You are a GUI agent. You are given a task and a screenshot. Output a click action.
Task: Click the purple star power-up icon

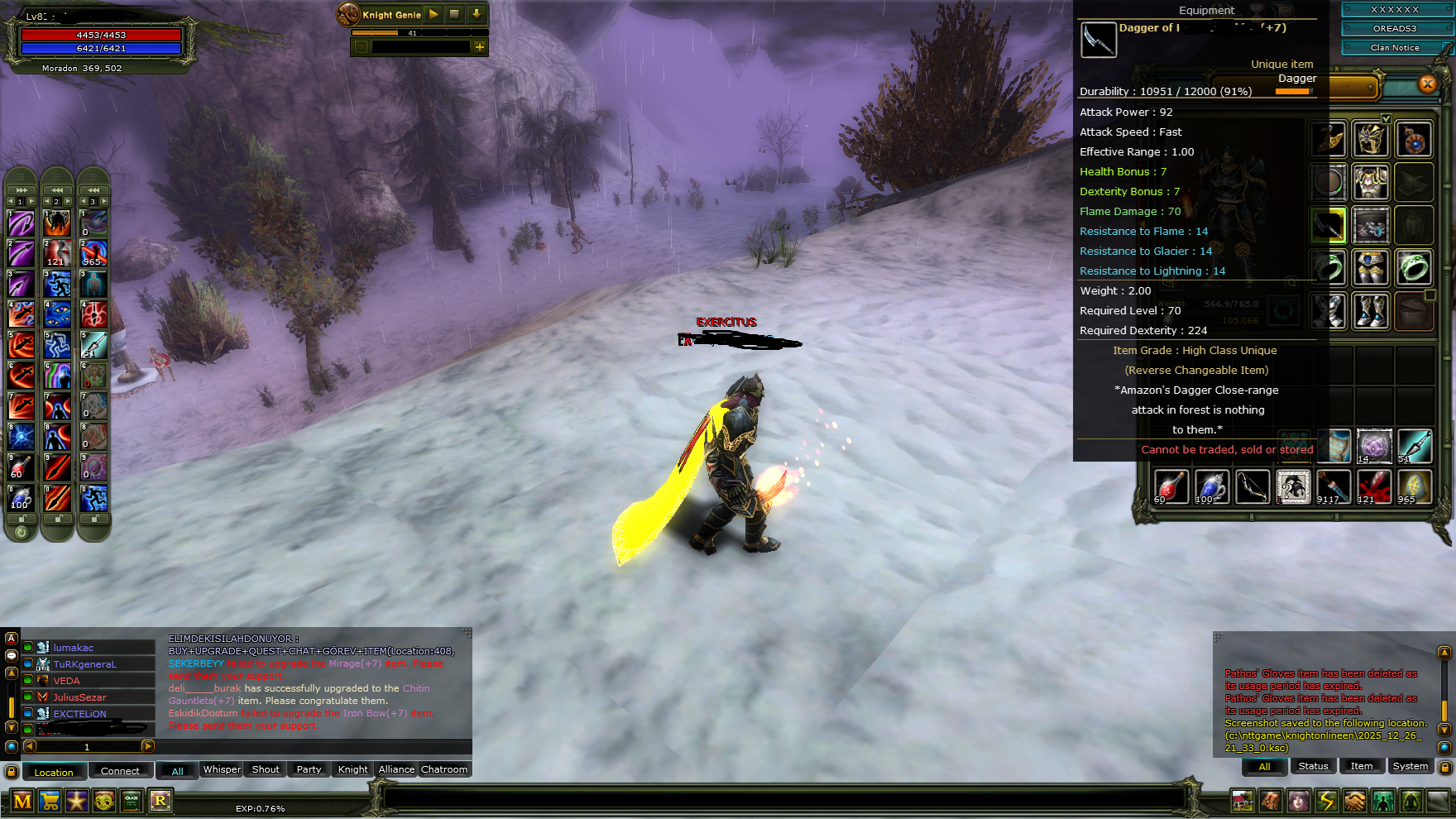pos(77,801)
